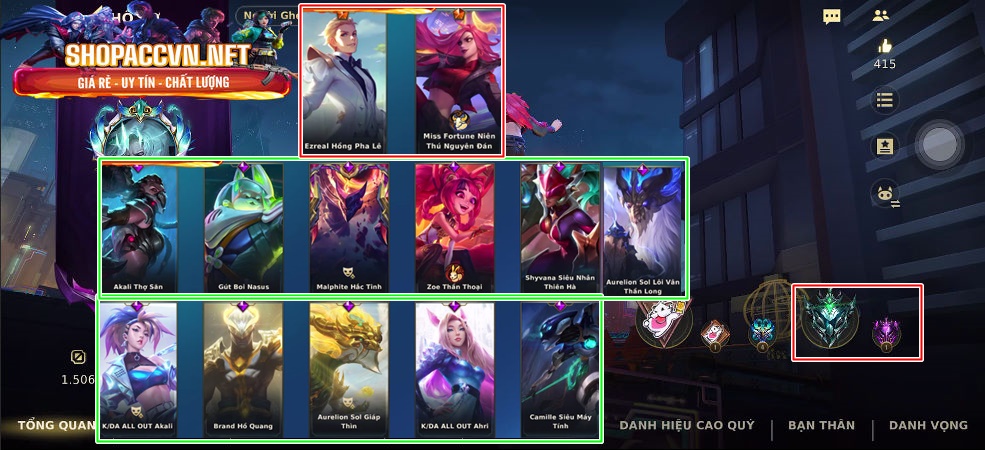Open the DANH HIỆU CAO QUÝ tab
Viewport: 985px width, 450px height.
point(687,426)
